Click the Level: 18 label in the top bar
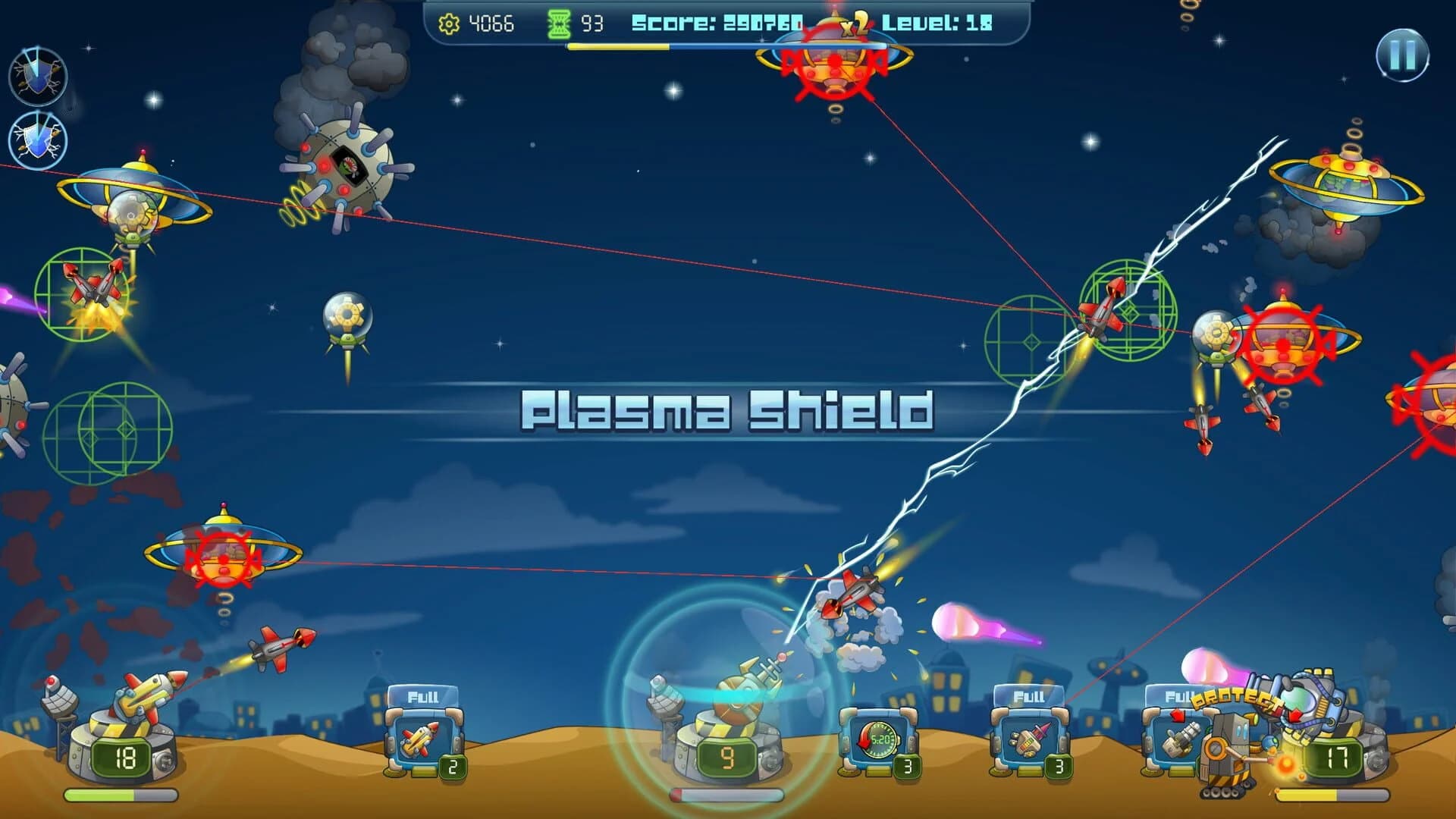The image size is (1456, 819). [x=938, y=24]
